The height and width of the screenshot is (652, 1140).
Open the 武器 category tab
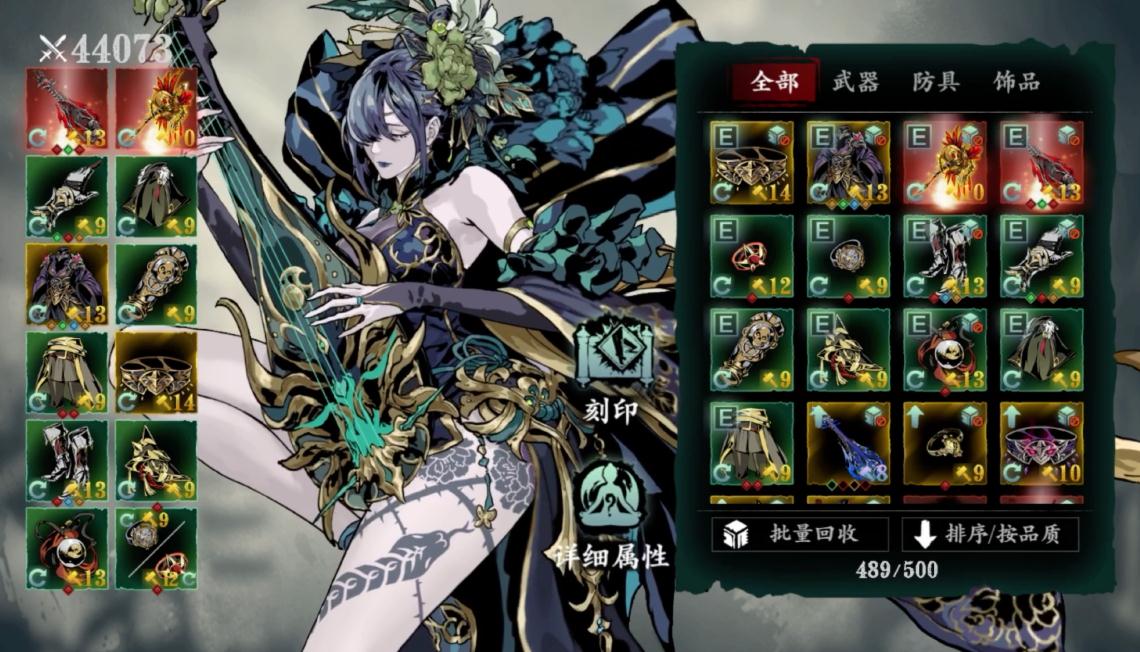click(855, 82)
